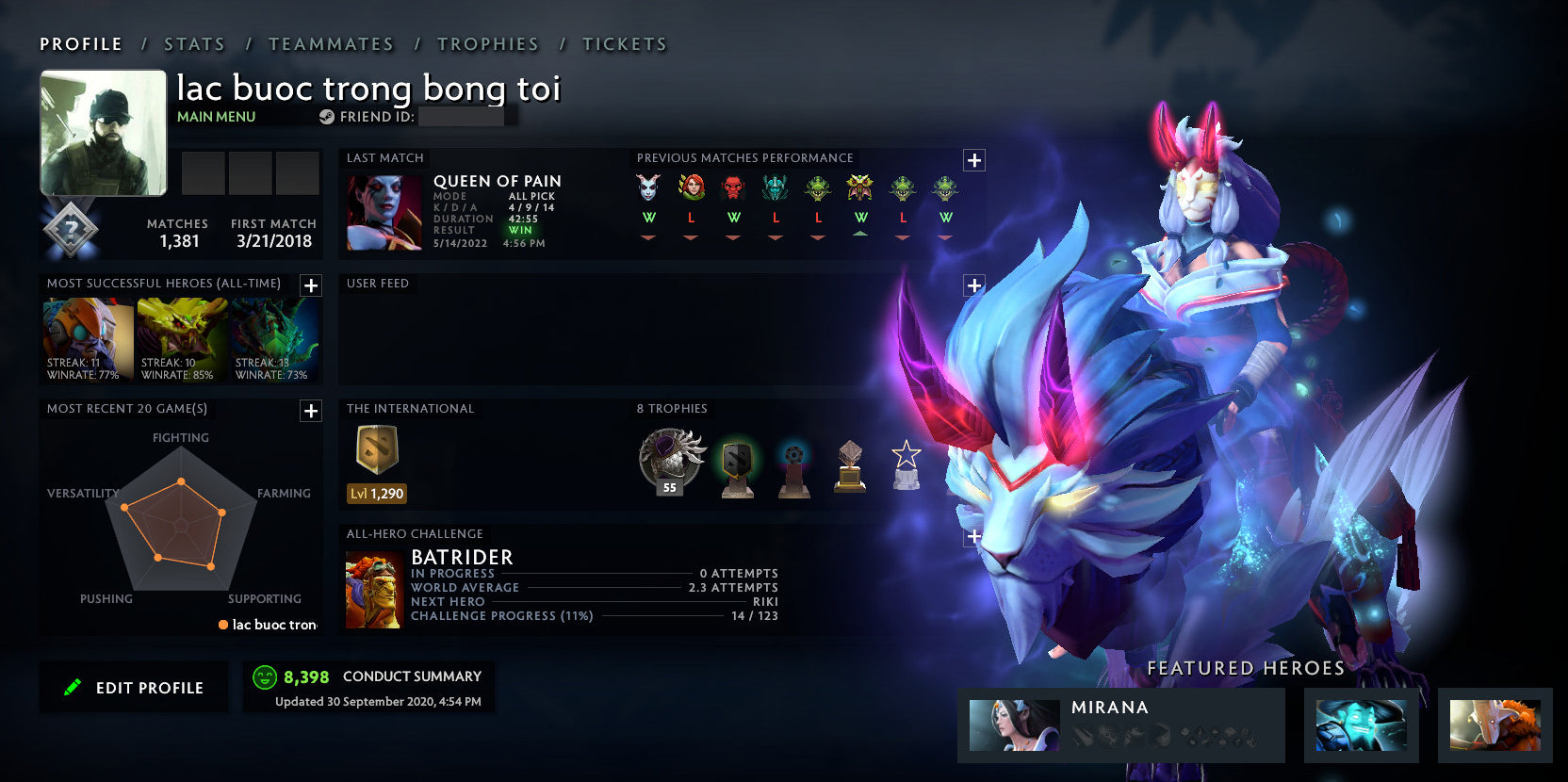Expand the Most Successful Heroes panel
This screenshot has width=1568, height=782.
(x=310, y=285)
